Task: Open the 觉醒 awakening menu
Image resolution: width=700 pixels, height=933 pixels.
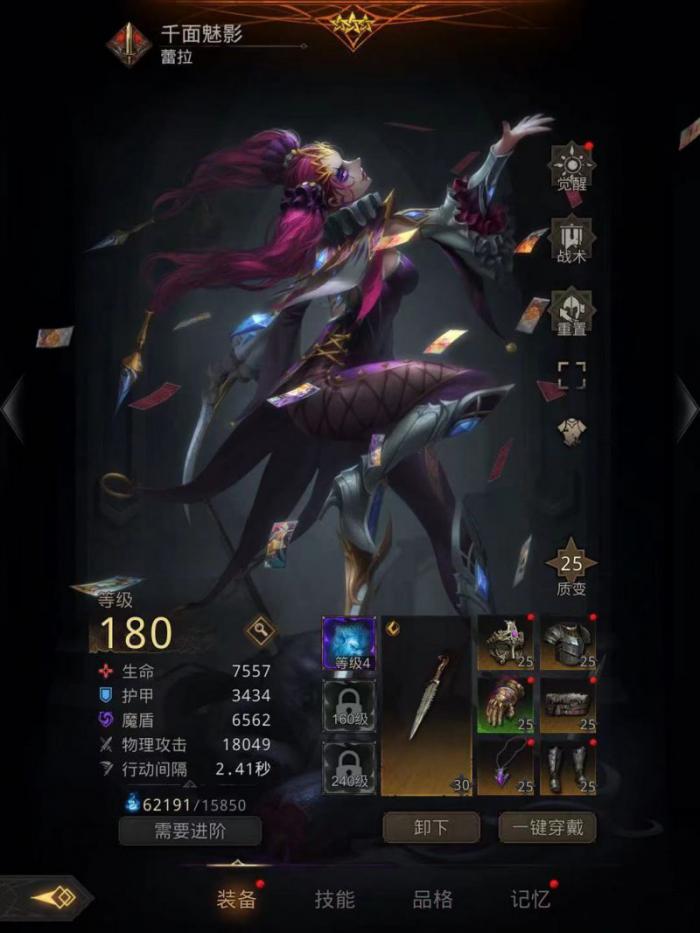Action: [x=572, y=168]
